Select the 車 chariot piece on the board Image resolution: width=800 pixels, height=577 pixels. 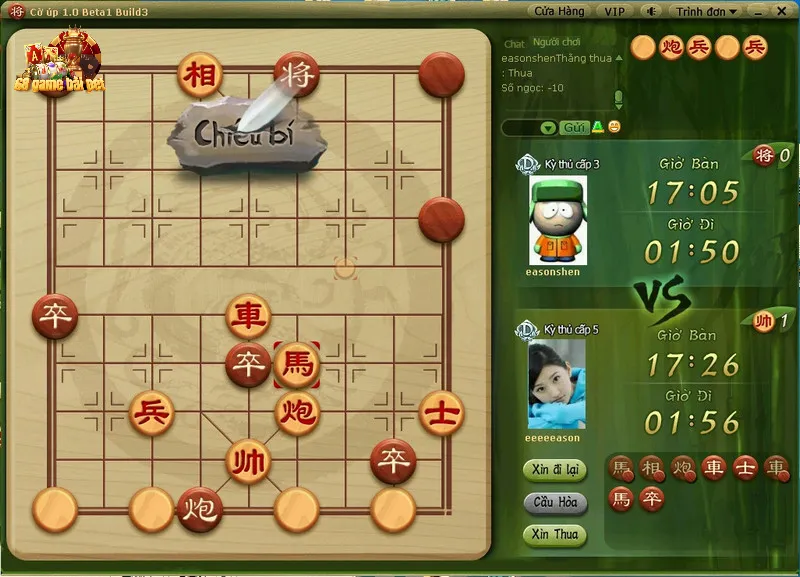pos(248,316)
